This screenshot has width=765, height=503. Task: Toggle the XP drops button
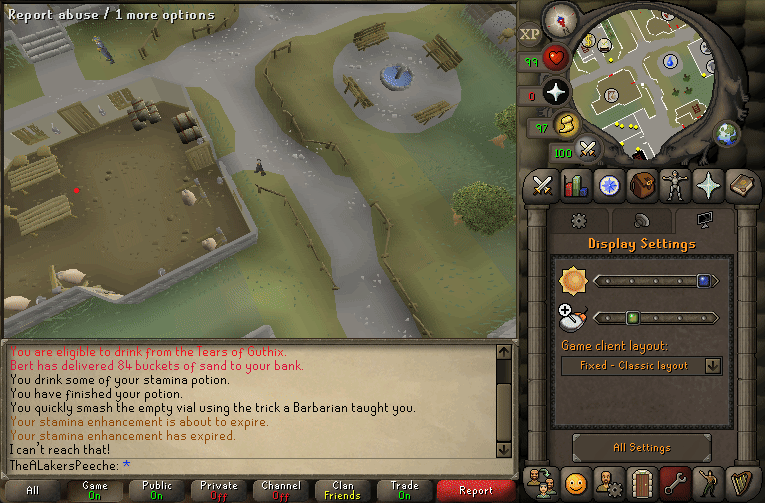(x=531, y=34)
